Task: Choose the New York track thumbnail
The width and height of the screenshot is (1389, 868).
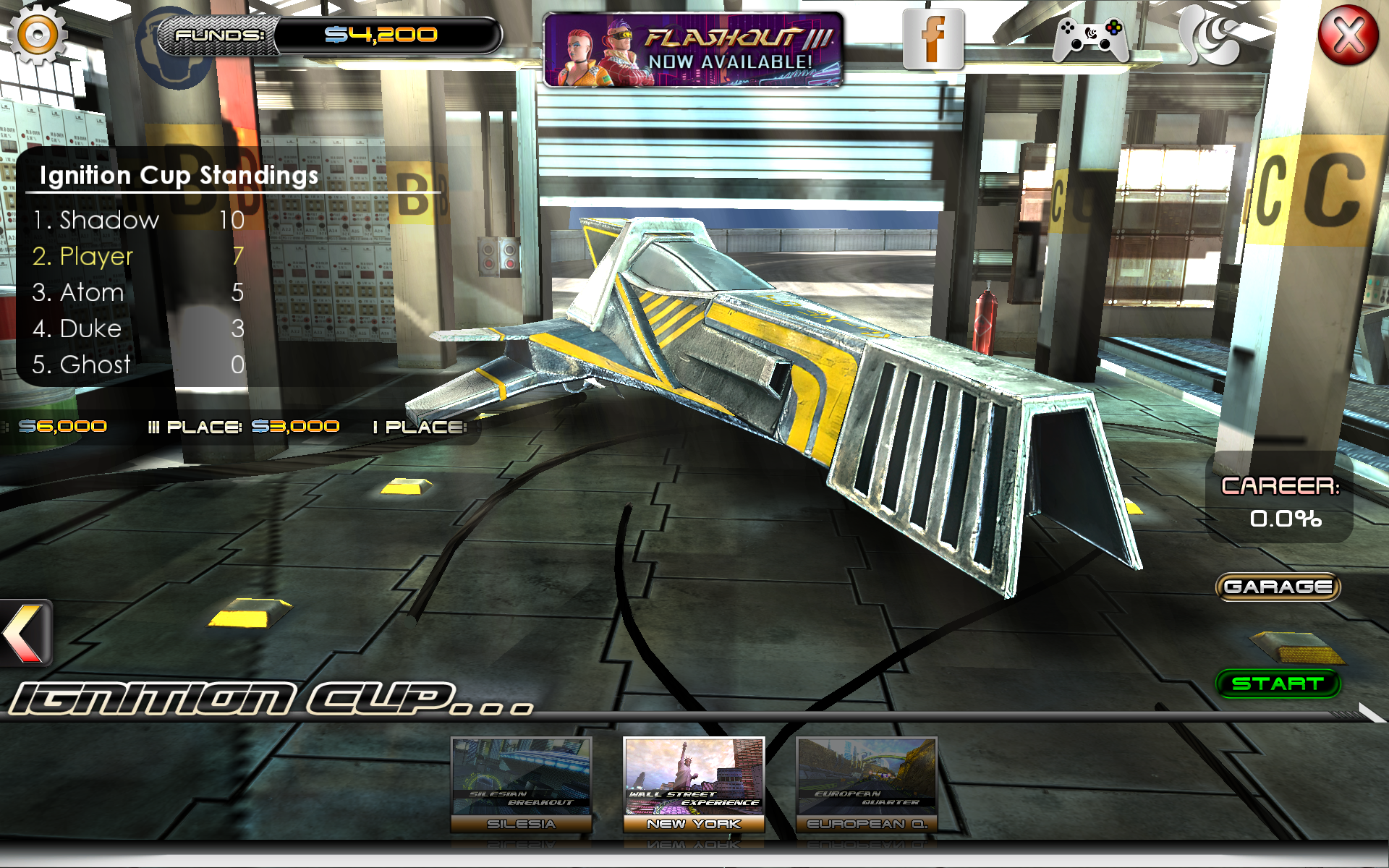Action: pyautogui.click(x=694, y=784)
